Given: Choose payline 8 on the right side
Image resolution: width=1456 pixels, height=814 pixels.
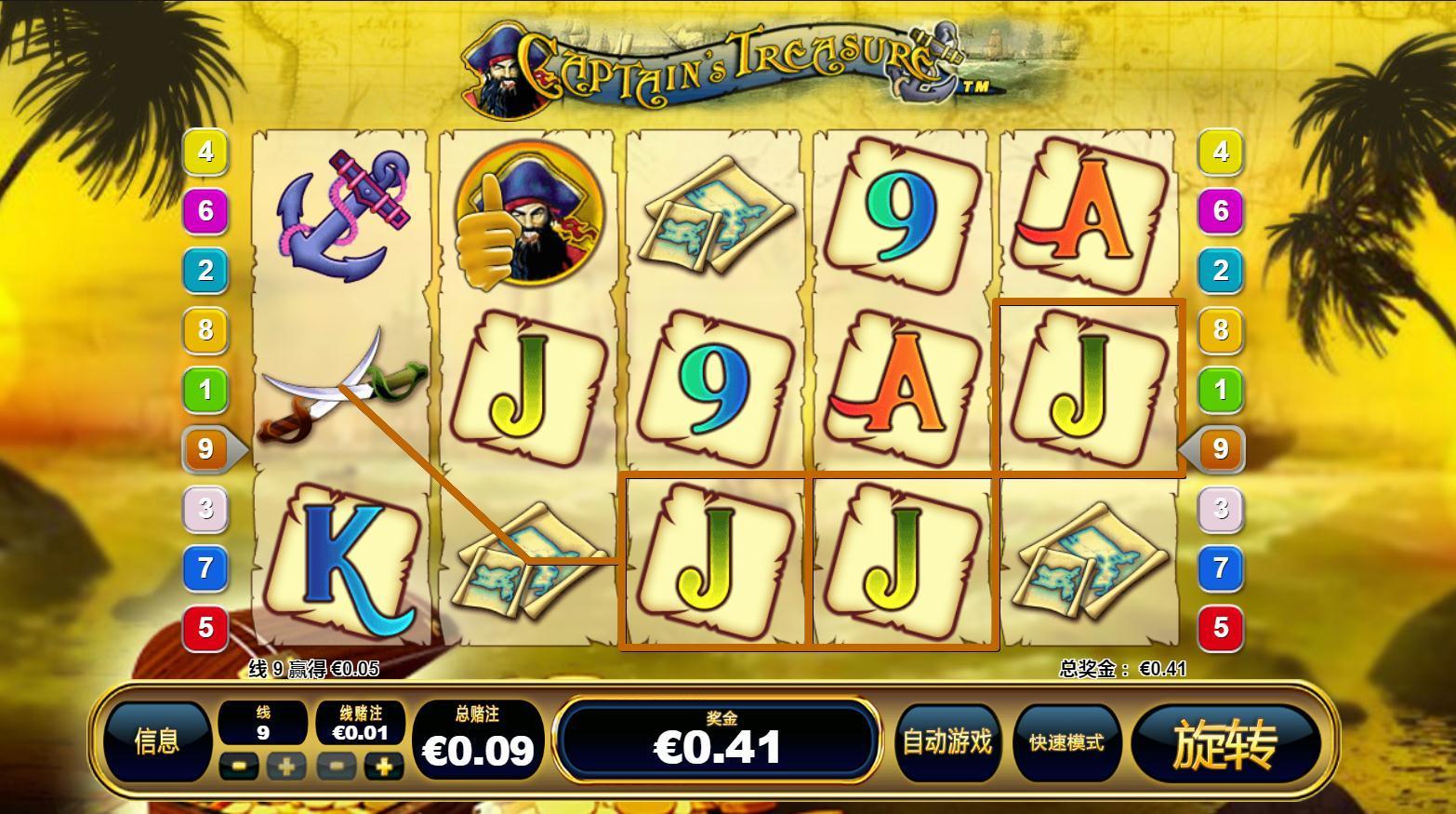Looking at the screenshot, I should (1220, 329).
